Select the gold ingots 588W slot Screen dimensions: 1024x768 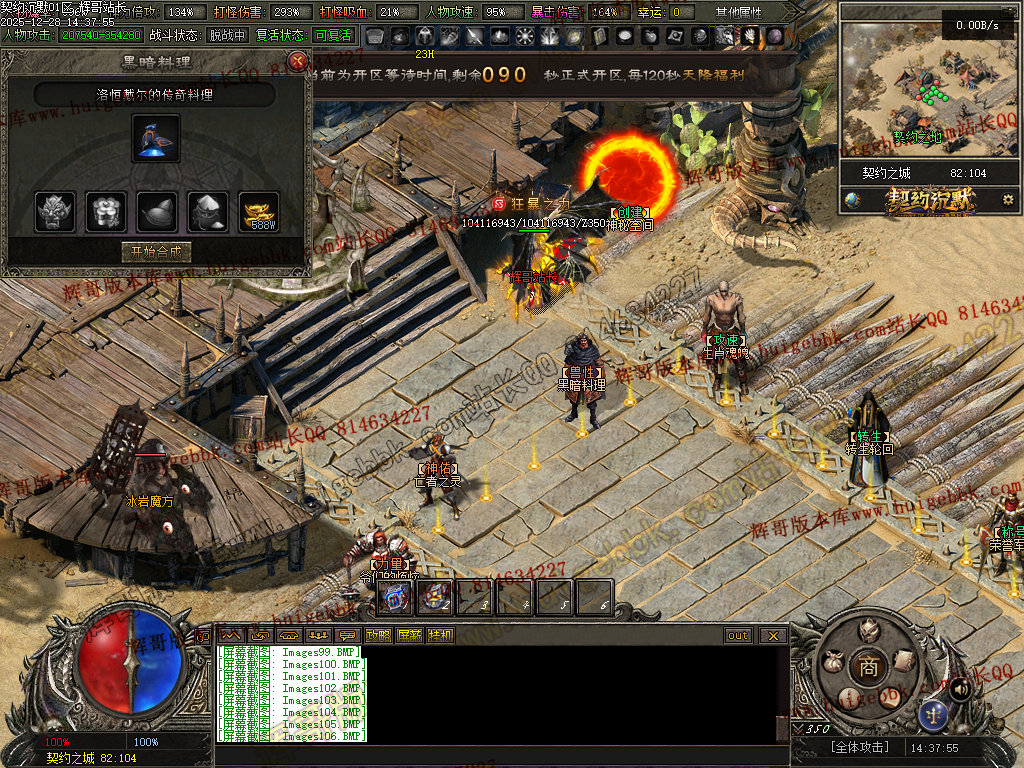coord(260,212)
